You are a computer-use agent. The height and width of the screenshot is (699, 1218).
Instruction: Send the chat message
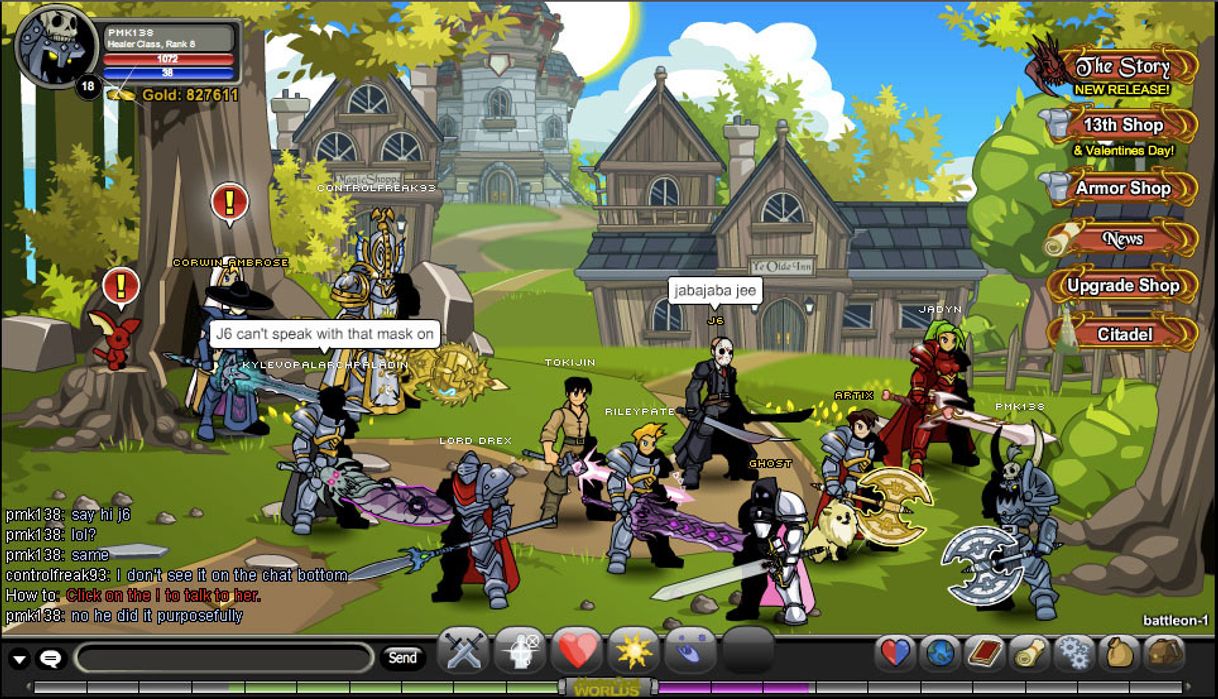(402, 658)
